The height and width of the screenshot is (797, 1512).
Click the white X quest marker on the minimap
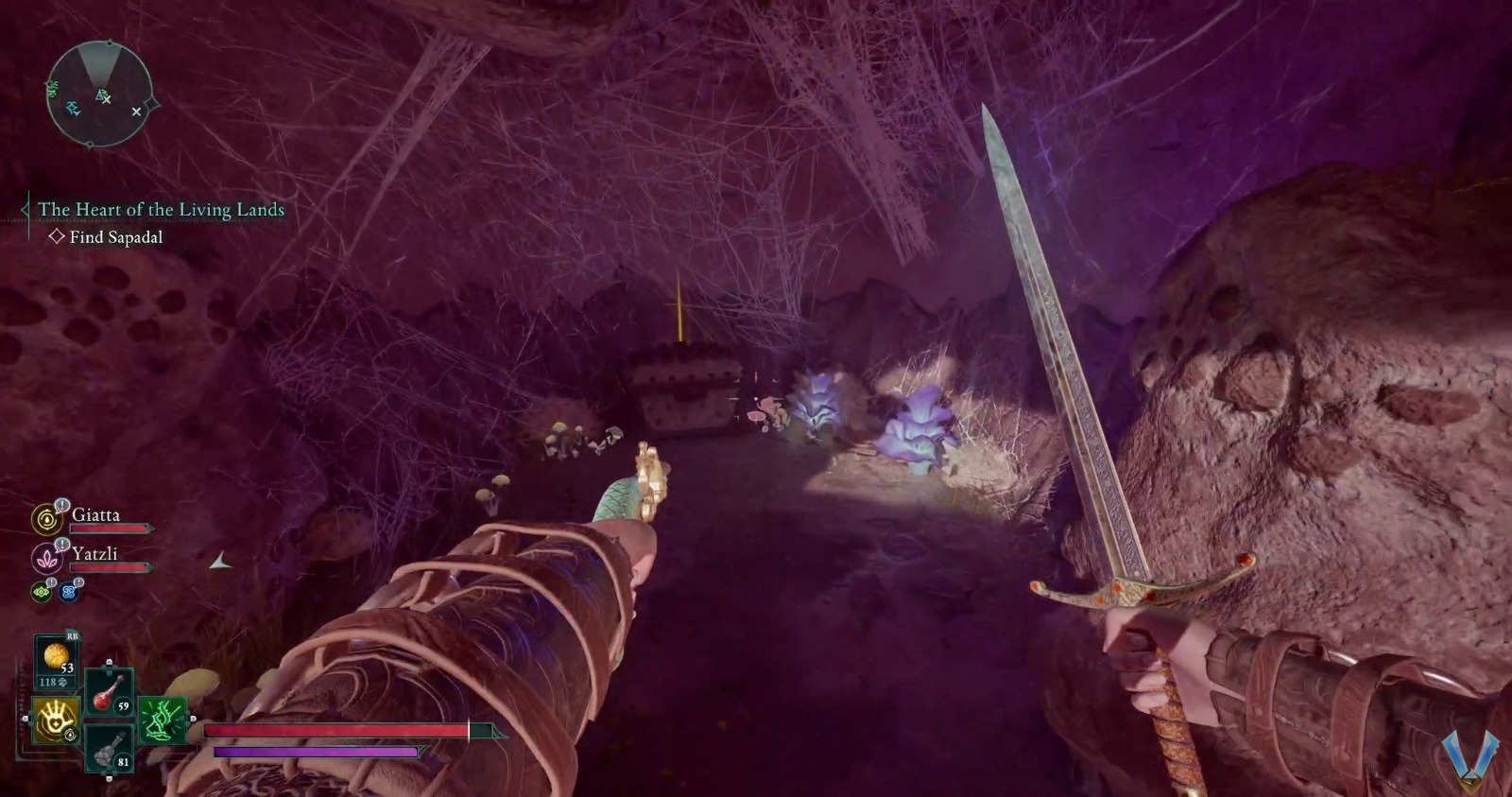[x=136, y=111]
